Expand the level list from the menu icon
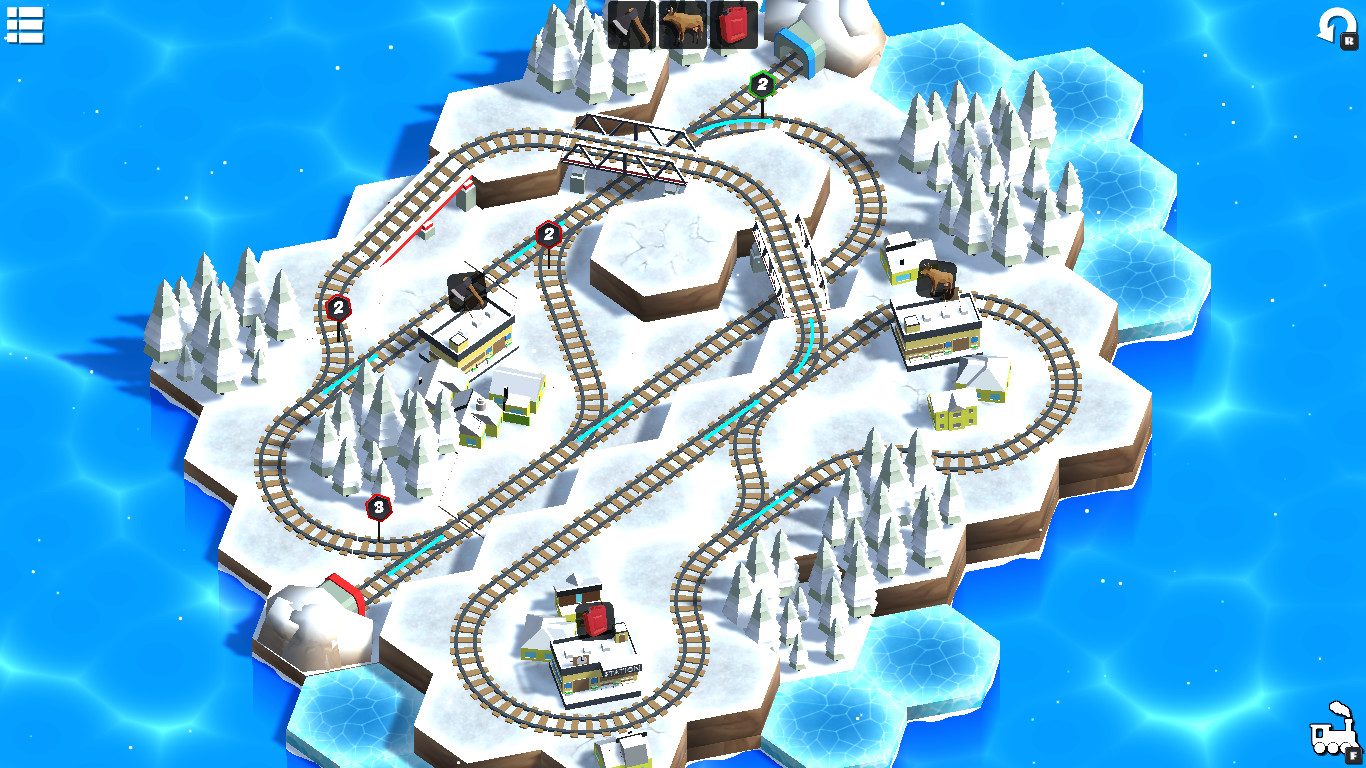 [x=27, y=27]
